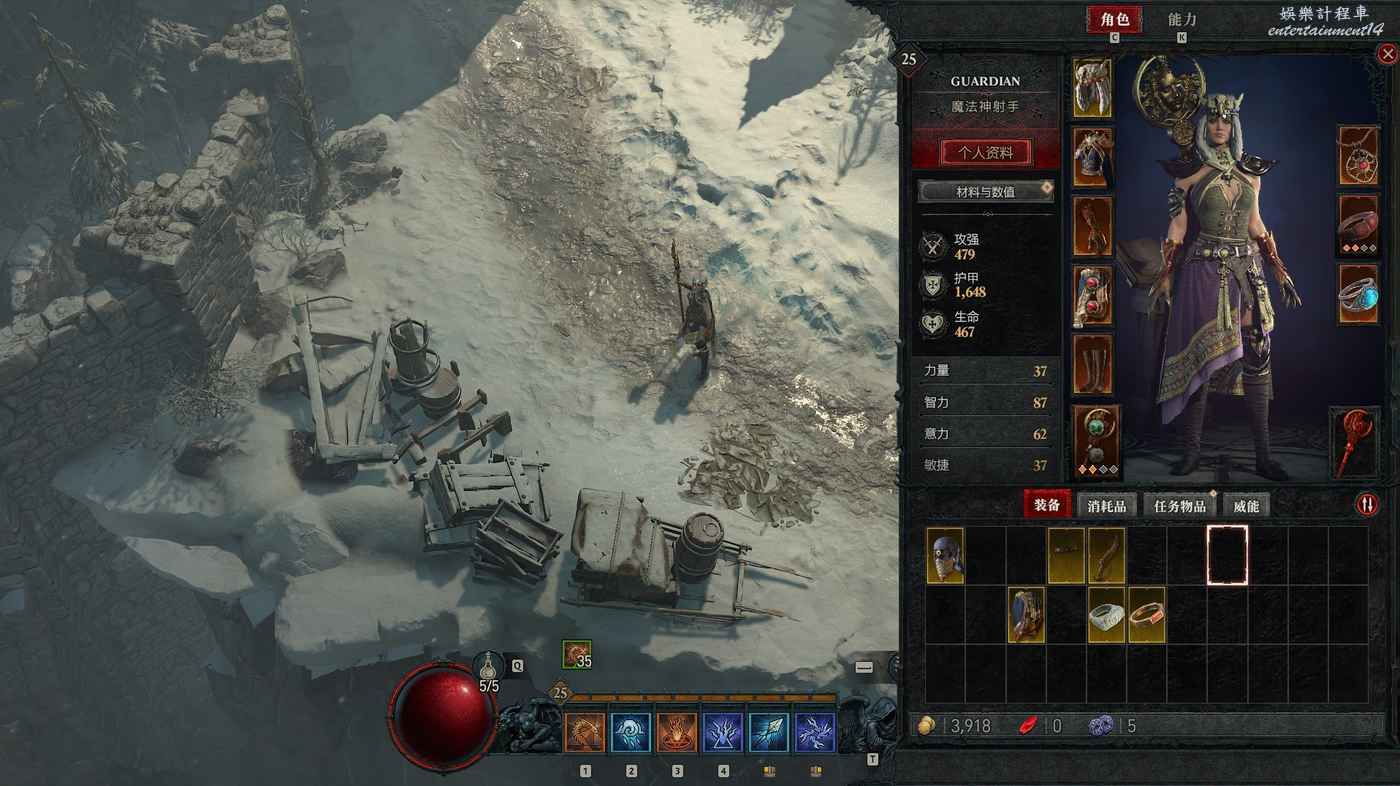Click the equipped blue gem ring
Viewport: 1400px width, 786px height.
pos(1358,294)
